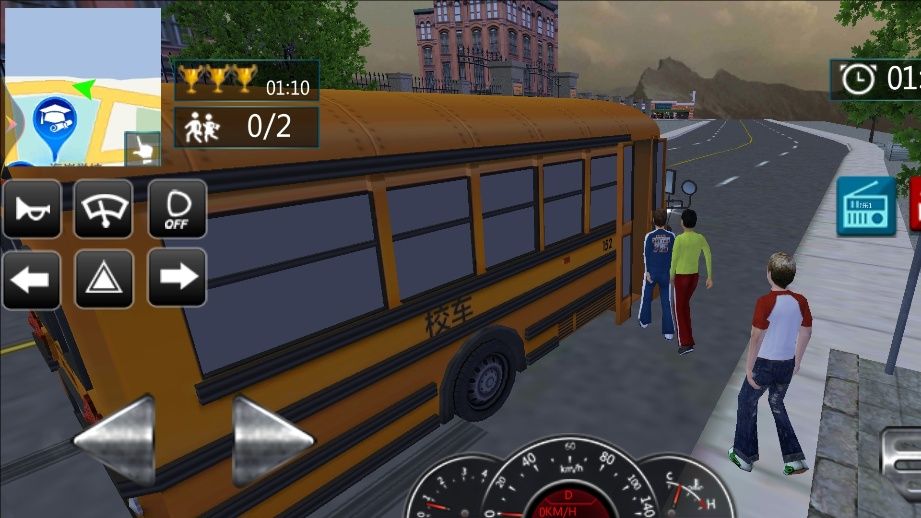Viewport: 921px width, 518px height.
Task: Toggle the headlights OFF button
Action: coord(177,208)
